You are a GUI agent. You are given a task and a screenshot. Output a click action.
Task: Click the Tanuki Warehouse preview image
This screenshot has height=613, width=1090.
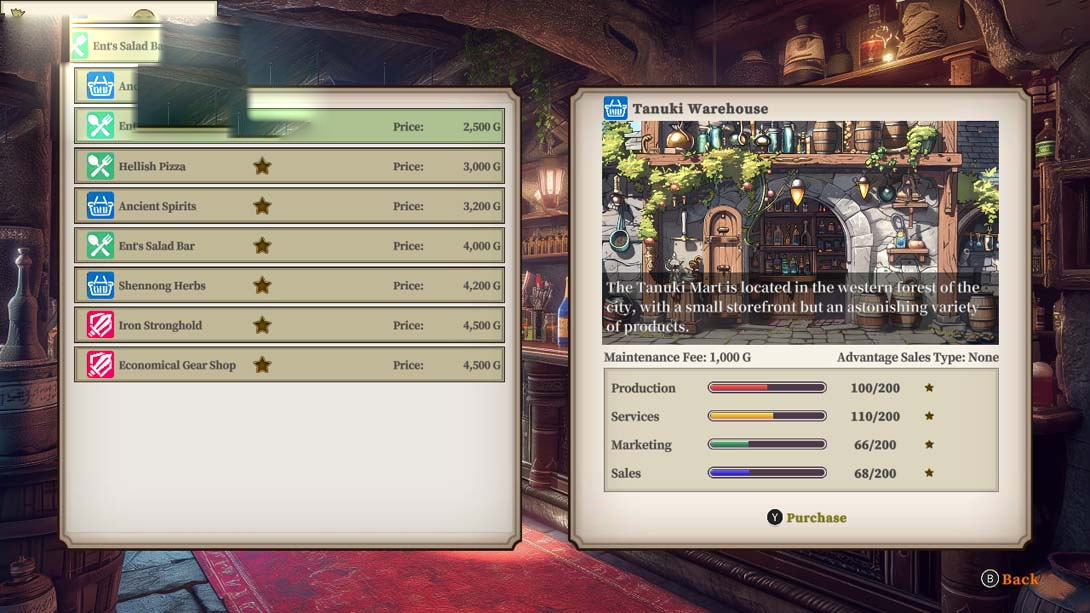point(800,232)
